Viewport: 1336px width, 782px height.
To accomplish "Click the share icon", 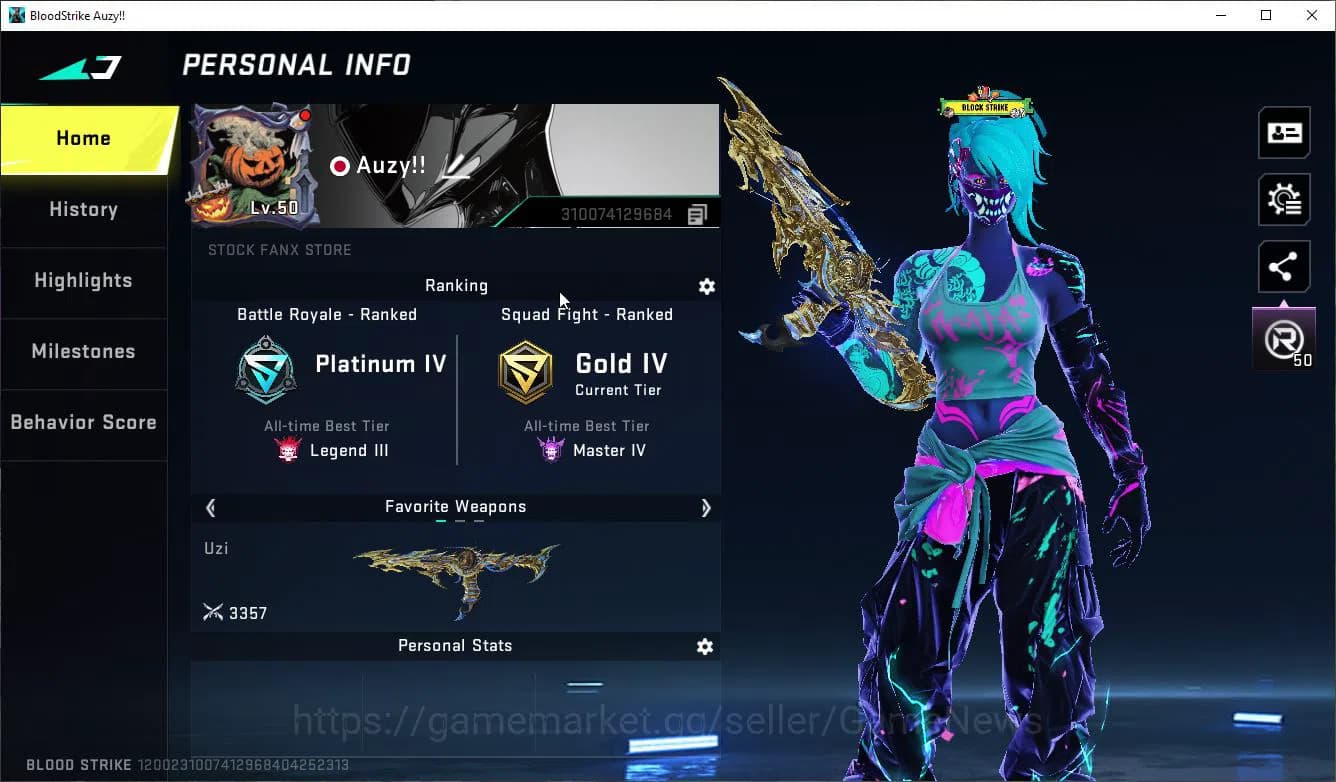I will (x=1284, y=266).
